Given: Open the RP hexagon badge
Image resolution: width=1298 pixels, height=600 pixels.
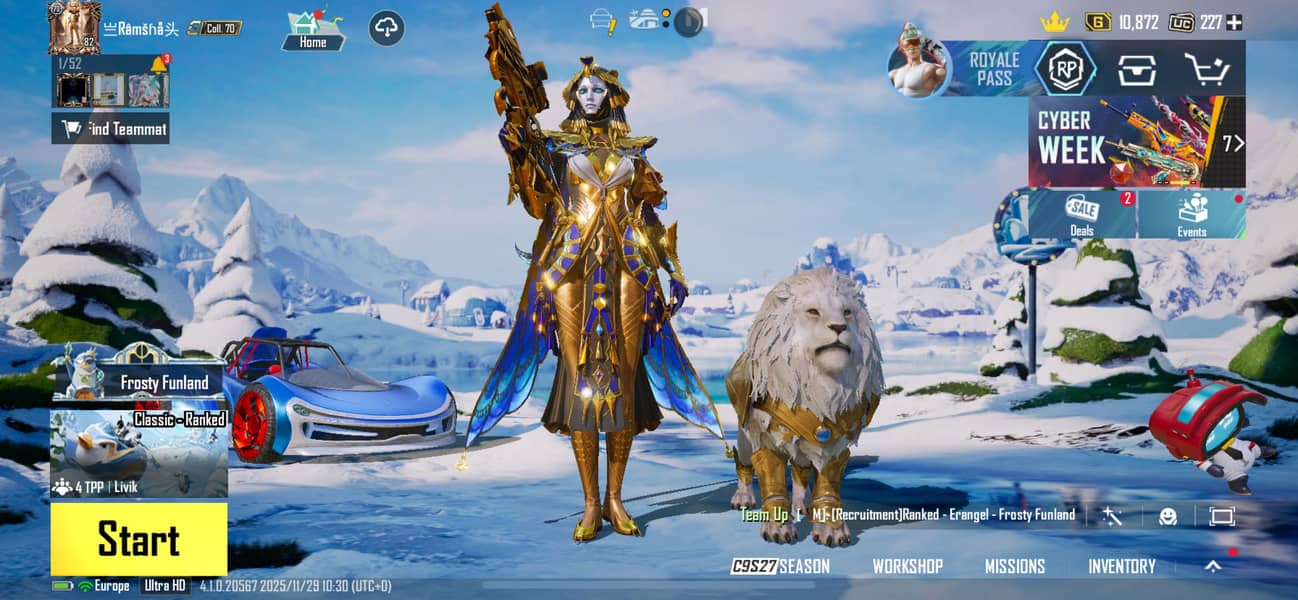Looking at the screenshot, I should click(x=1064, y=68).
